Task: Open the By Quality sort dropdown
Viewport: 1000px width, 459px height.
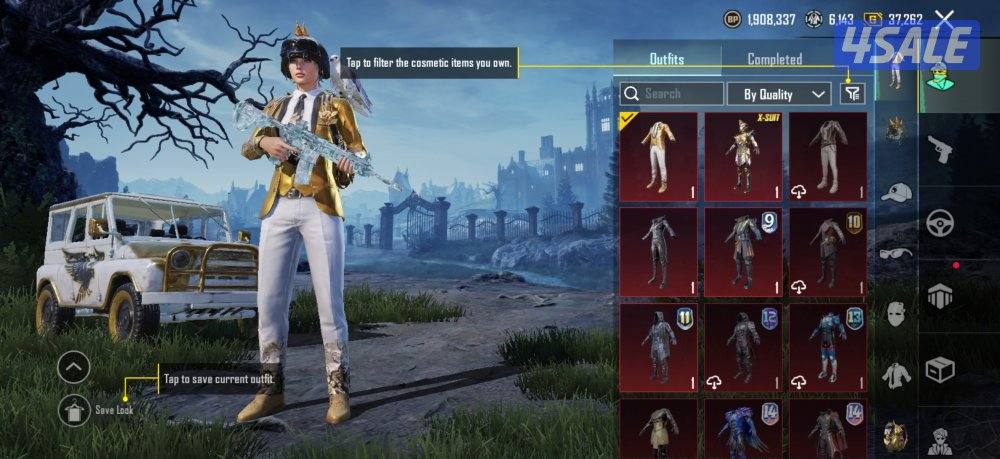Action: [x=783, y=94]
